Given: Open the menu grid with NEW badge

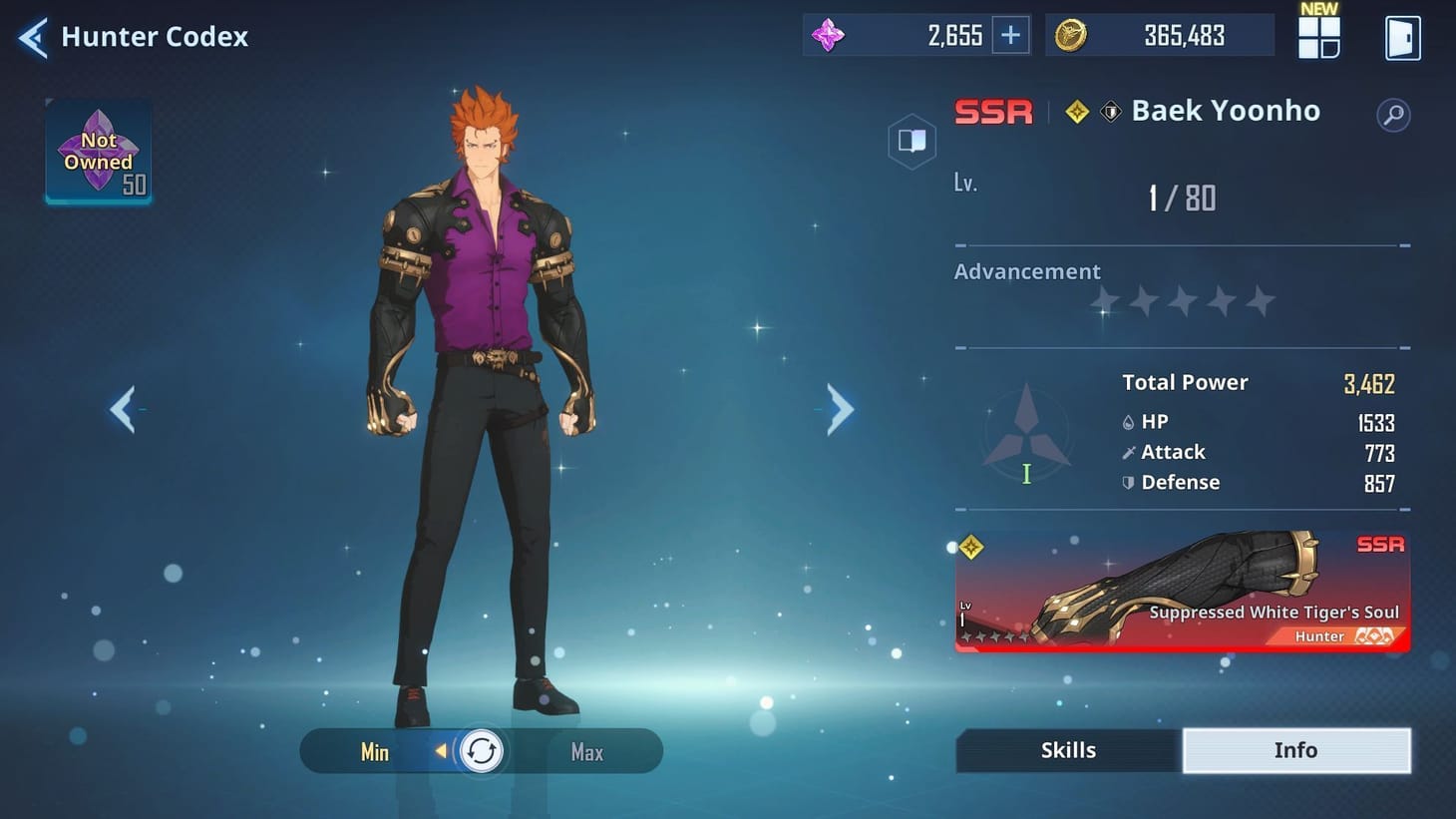Looking at the screenshot, I should [1318, 40].
